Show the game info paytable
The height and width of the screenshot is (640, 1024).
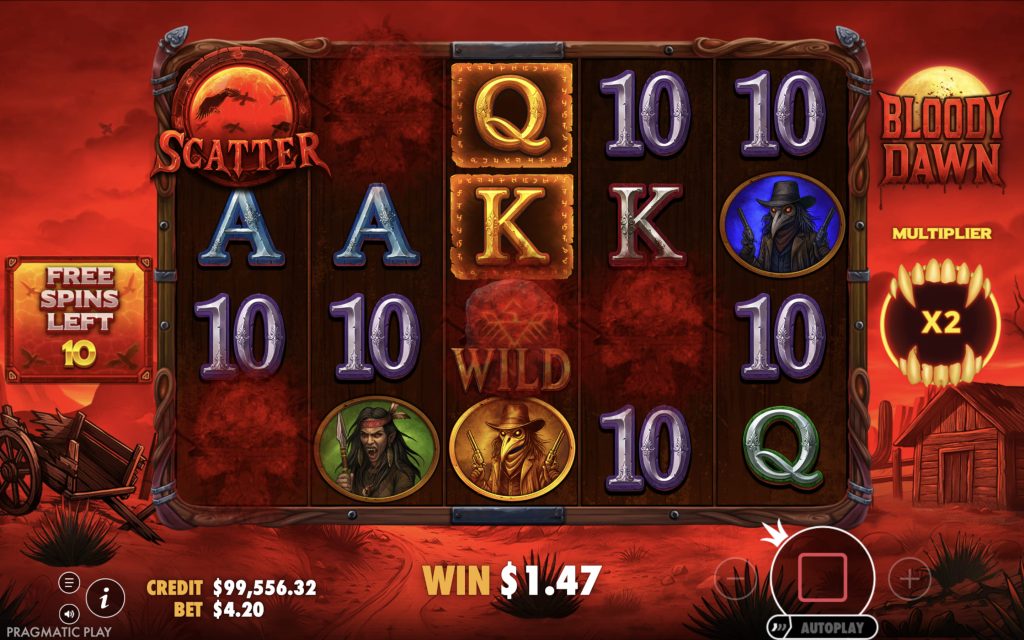105,597
